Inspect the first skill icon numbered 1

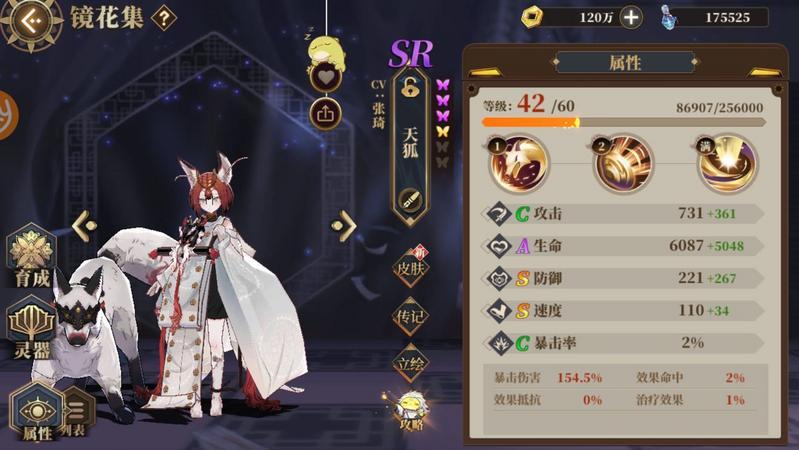click(519, 165)
